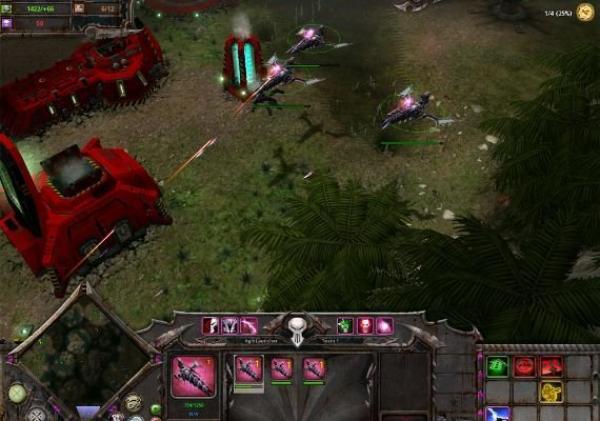Click the red skull face icon right of the skull
Screen dimensions: 600x421
[x=364, y=325]
